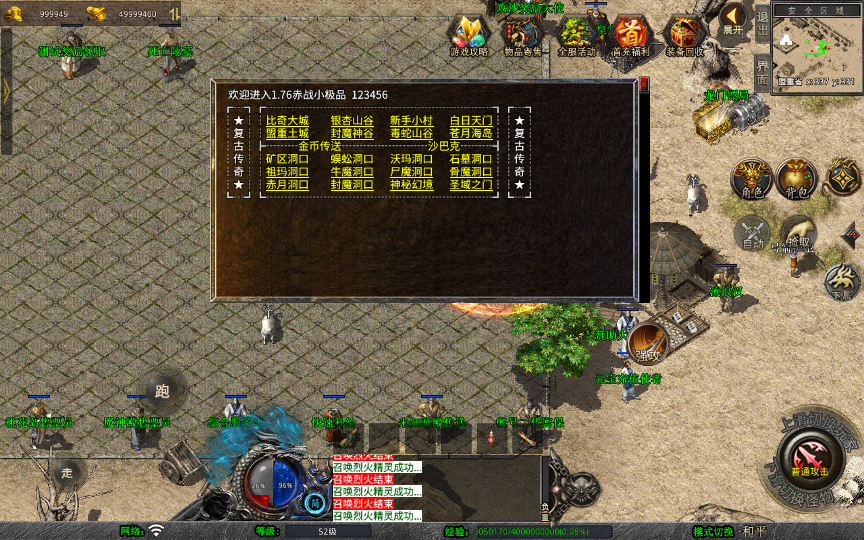Pick the 神秘幻境 destination
Image resolution: width=864 pixels, height=540 pixels.
pos(411,185)
